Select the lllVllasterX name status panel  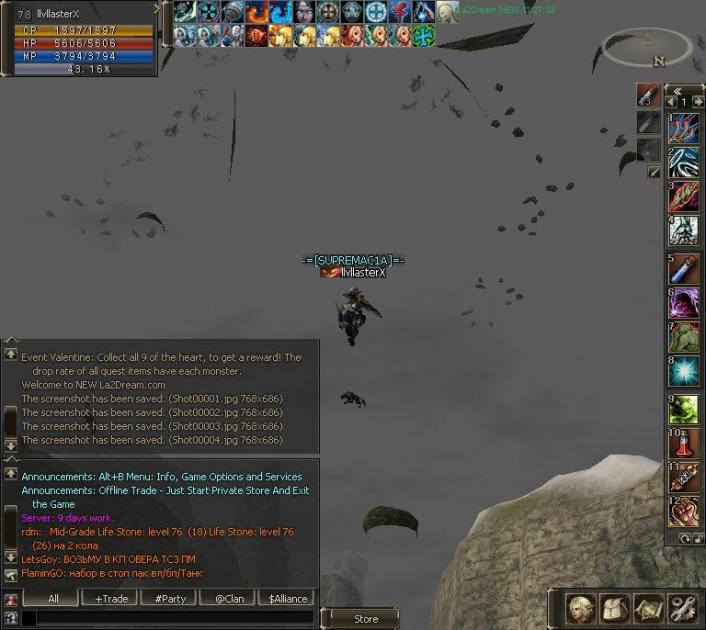pyautogui.click(x=78, y=12)
